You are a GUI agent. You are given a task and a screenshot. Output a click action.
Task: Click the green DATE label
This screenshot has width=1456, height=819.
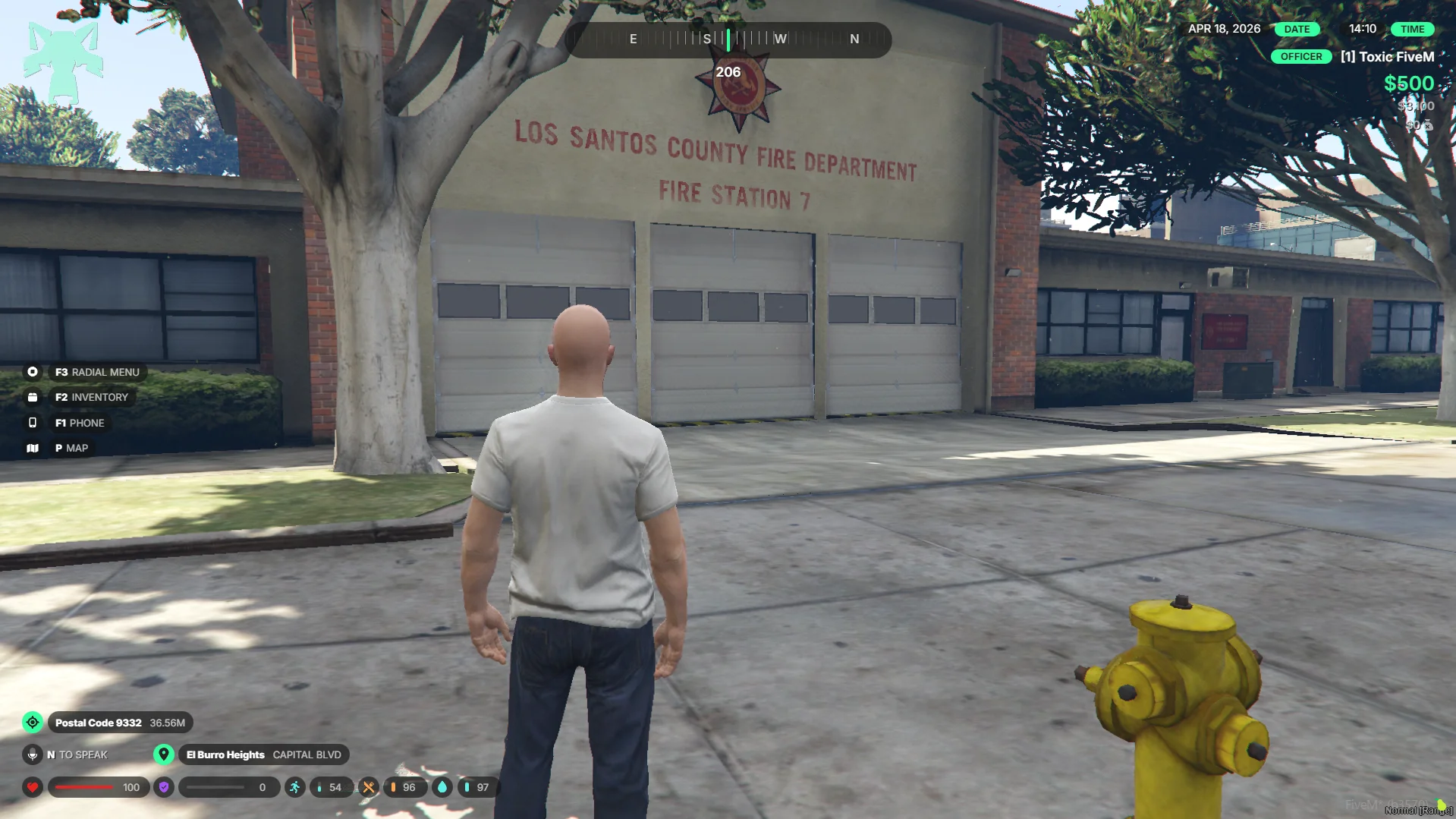click(x=1297, y=29)
